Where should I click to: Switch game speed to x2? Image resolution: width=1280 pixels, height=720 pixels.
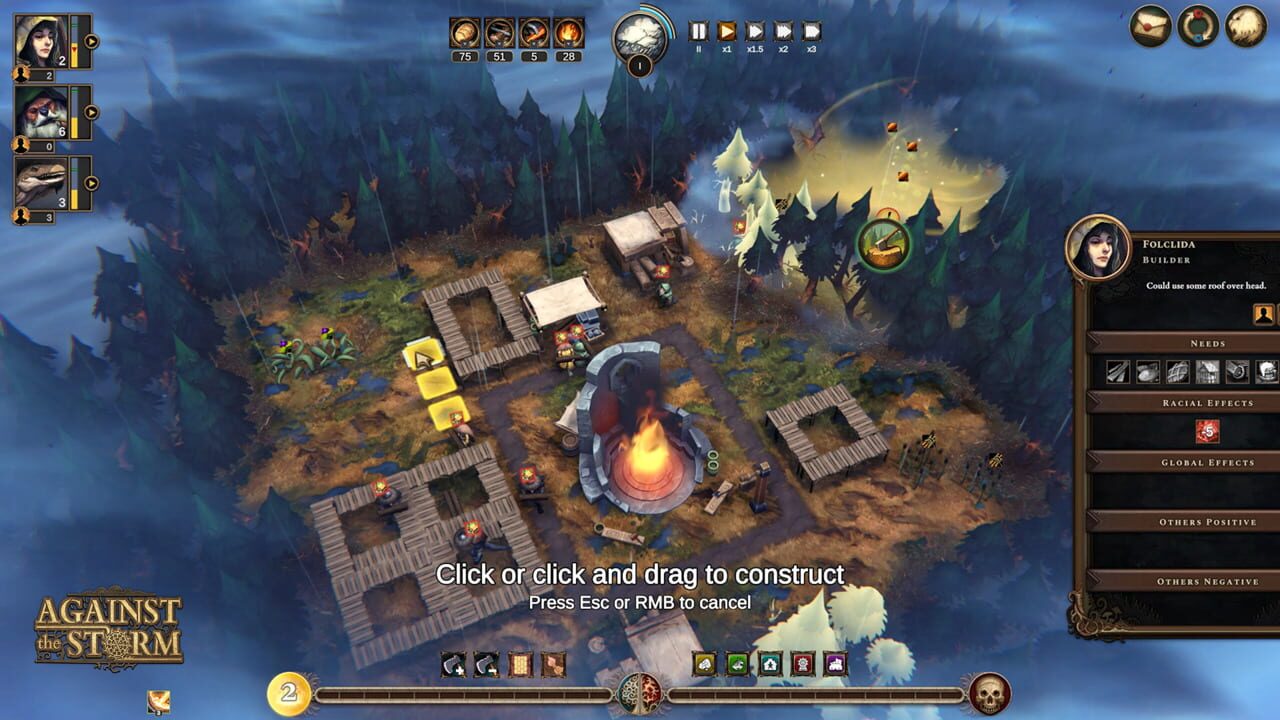[783, 31]
